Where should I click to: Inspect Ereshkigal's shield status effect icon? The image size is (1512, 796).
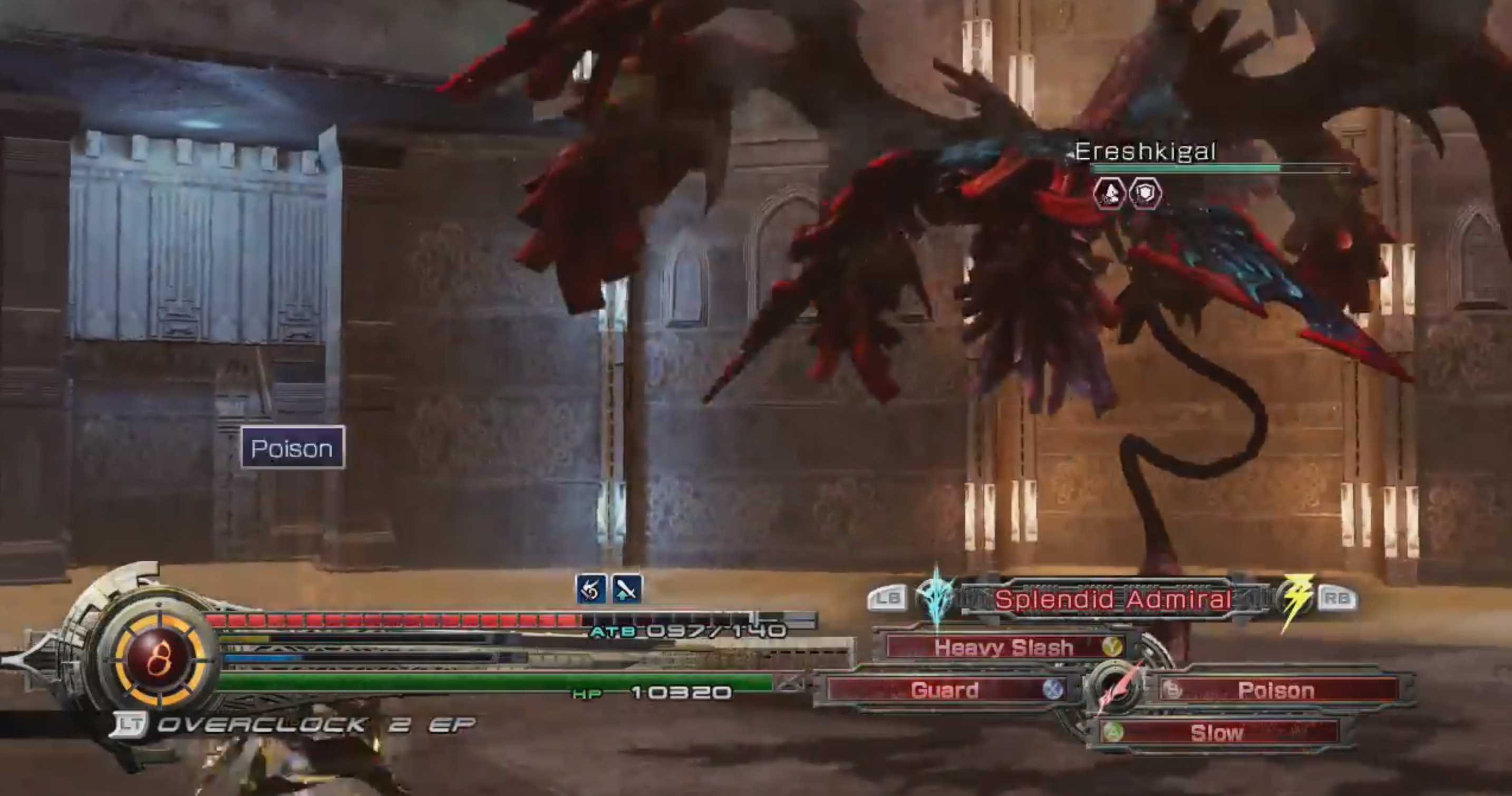click(x=1145, y=193)
